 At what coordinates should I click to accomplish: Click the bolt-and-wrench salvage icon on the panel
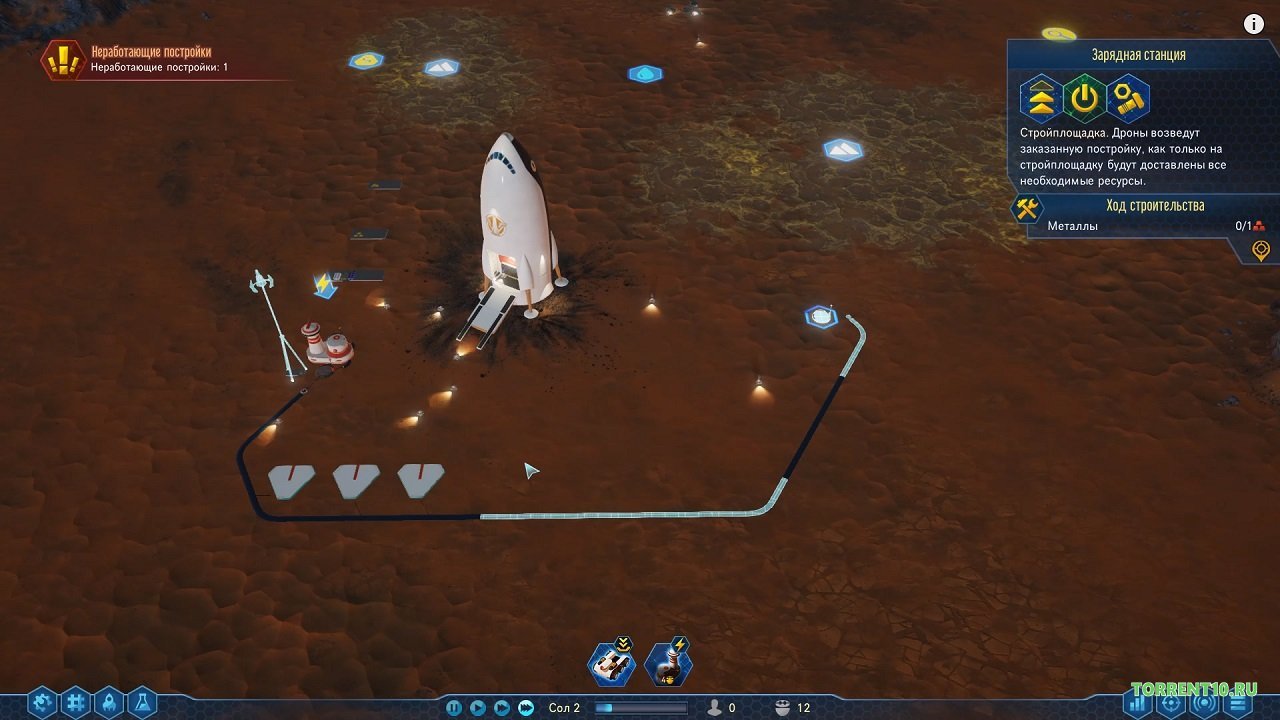[x=1128, y=97]
